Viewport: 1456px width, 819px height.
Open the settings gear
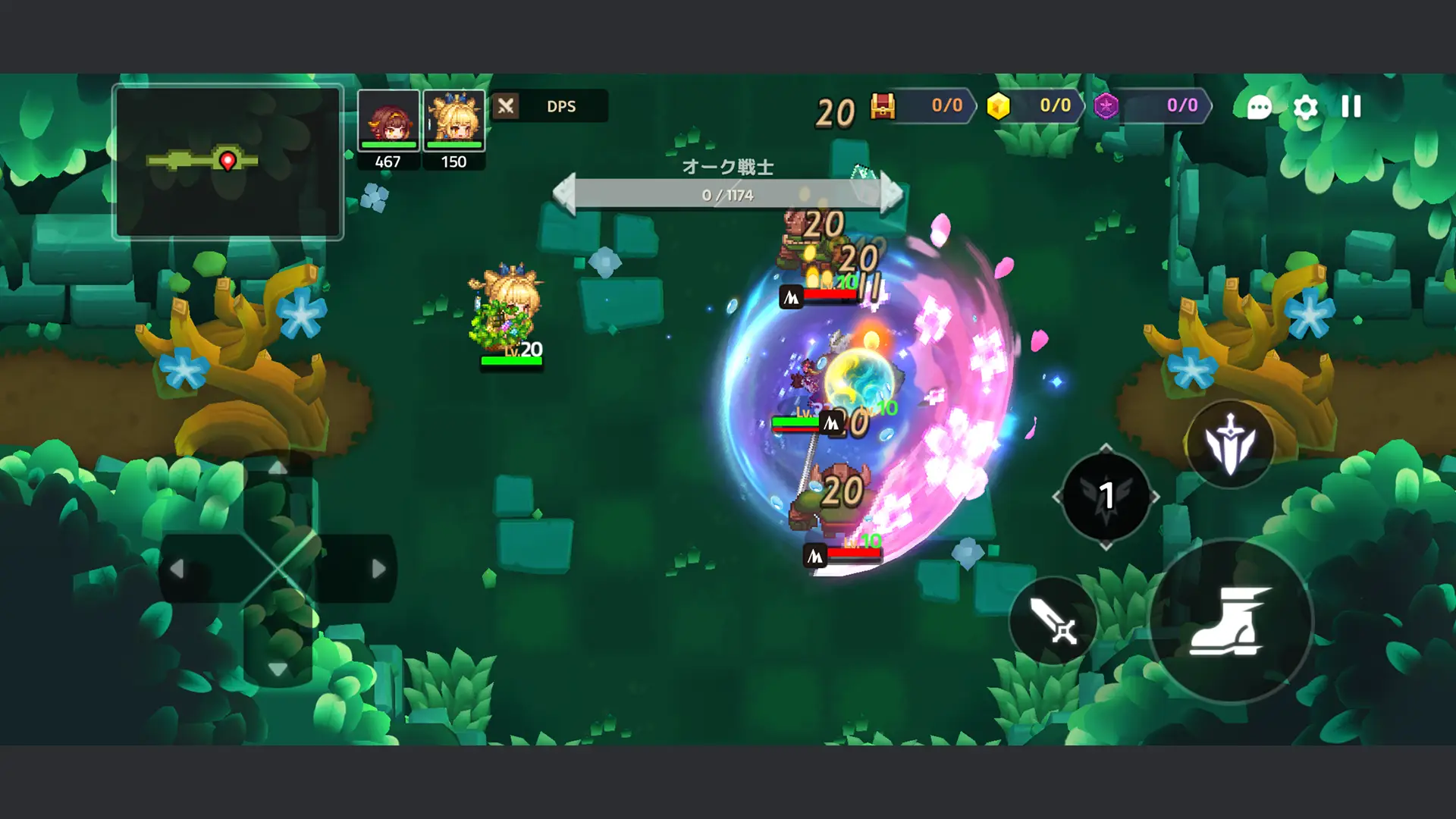1306,107
